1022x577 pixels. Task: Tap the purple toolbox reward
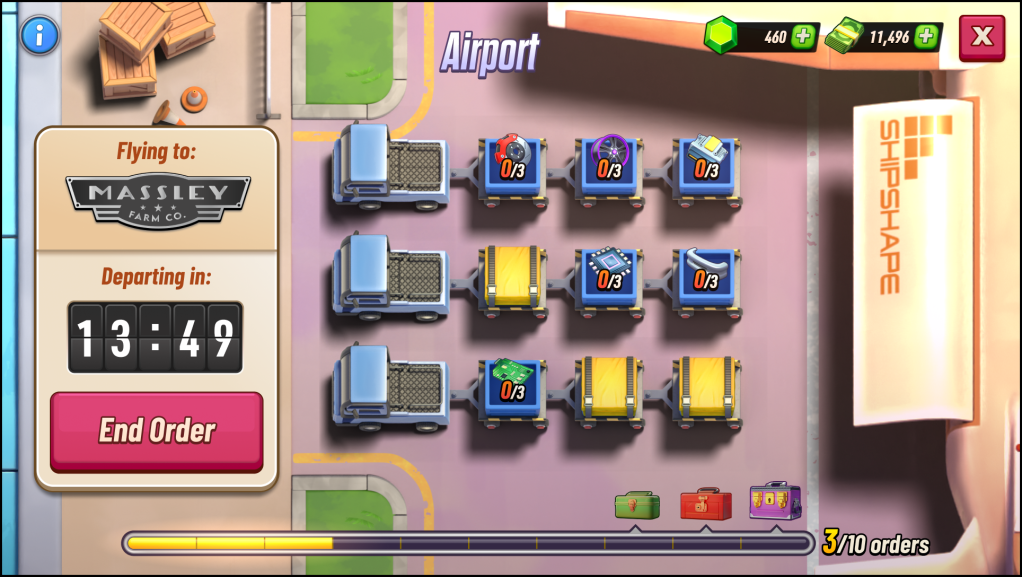tap(775, 500)
